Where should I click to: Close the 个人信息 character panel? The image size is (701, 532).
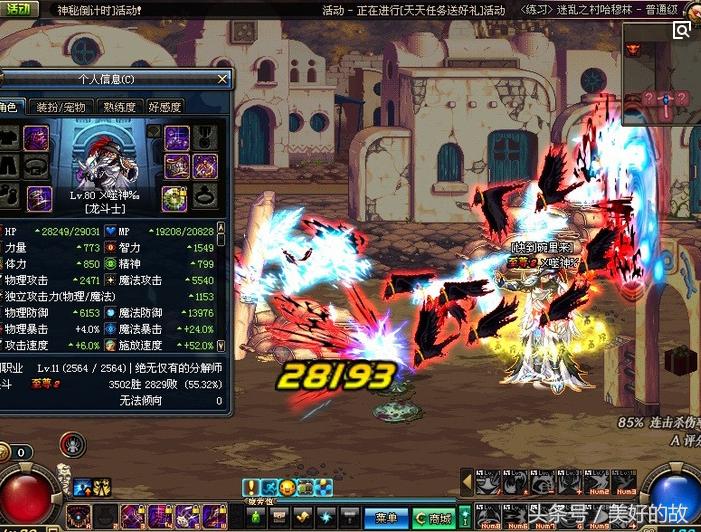pos(222,79)
